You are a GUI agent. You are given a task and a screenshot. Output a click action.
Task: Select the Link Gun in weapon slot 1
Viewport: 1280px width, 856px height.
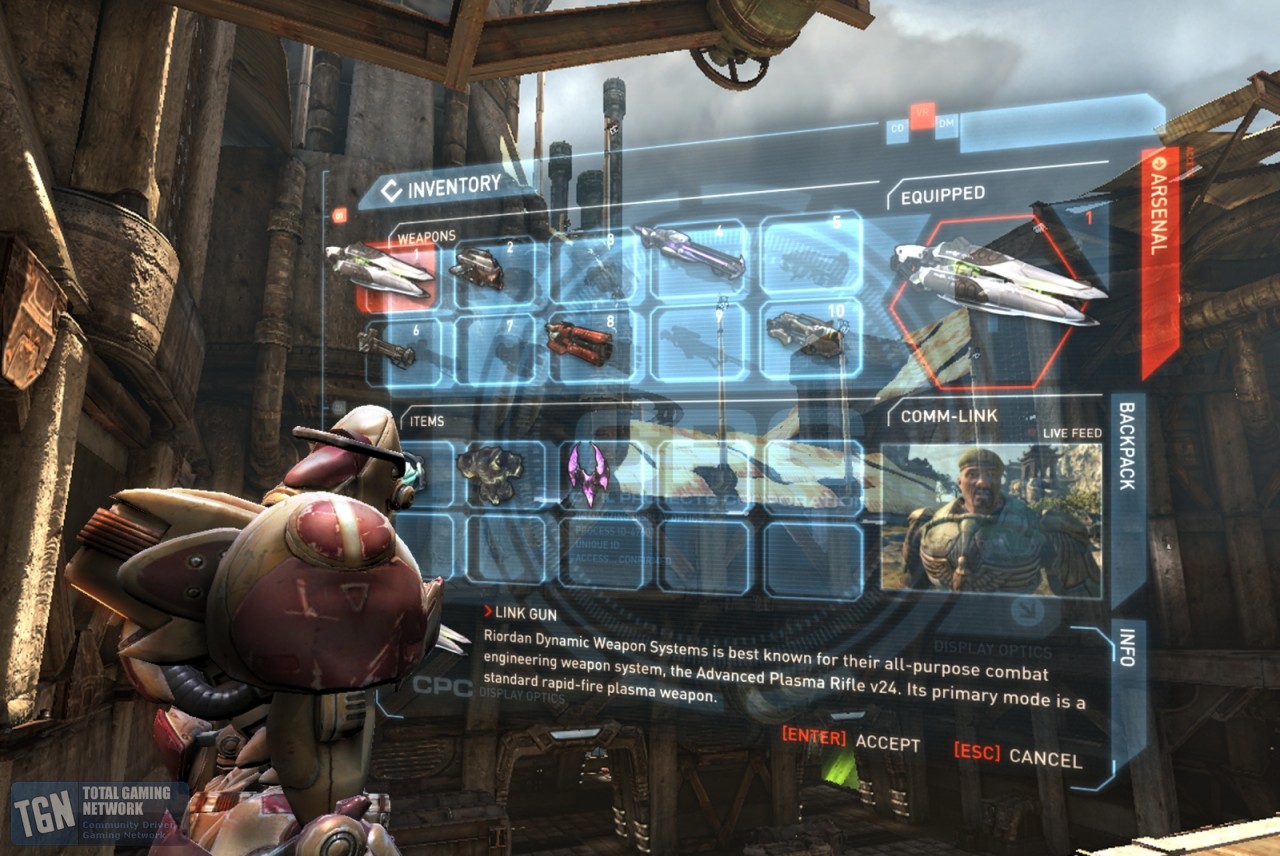(x=382, y=272)
